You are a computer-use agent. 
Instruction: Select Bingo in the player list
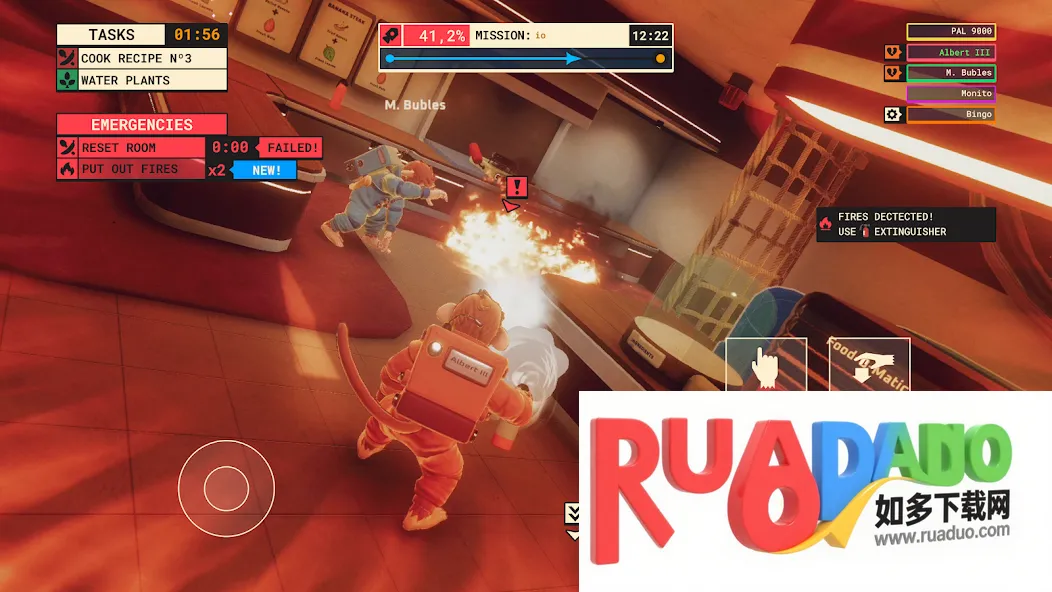pos(951,115)
